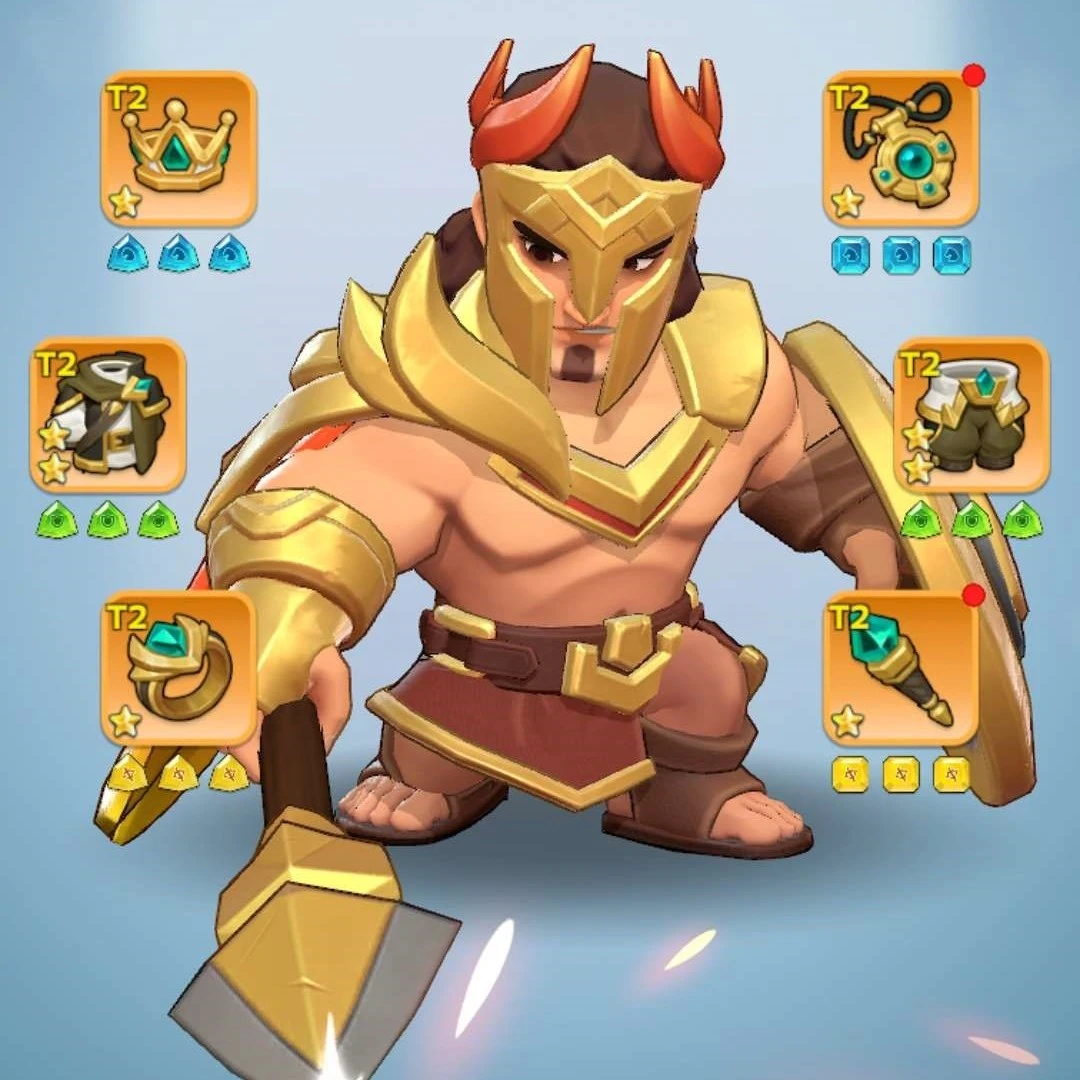The width and height of the screenshot is (1080, 1080).
Task: Select the T2 trousers equipment slot
Action: pos(971,415)
